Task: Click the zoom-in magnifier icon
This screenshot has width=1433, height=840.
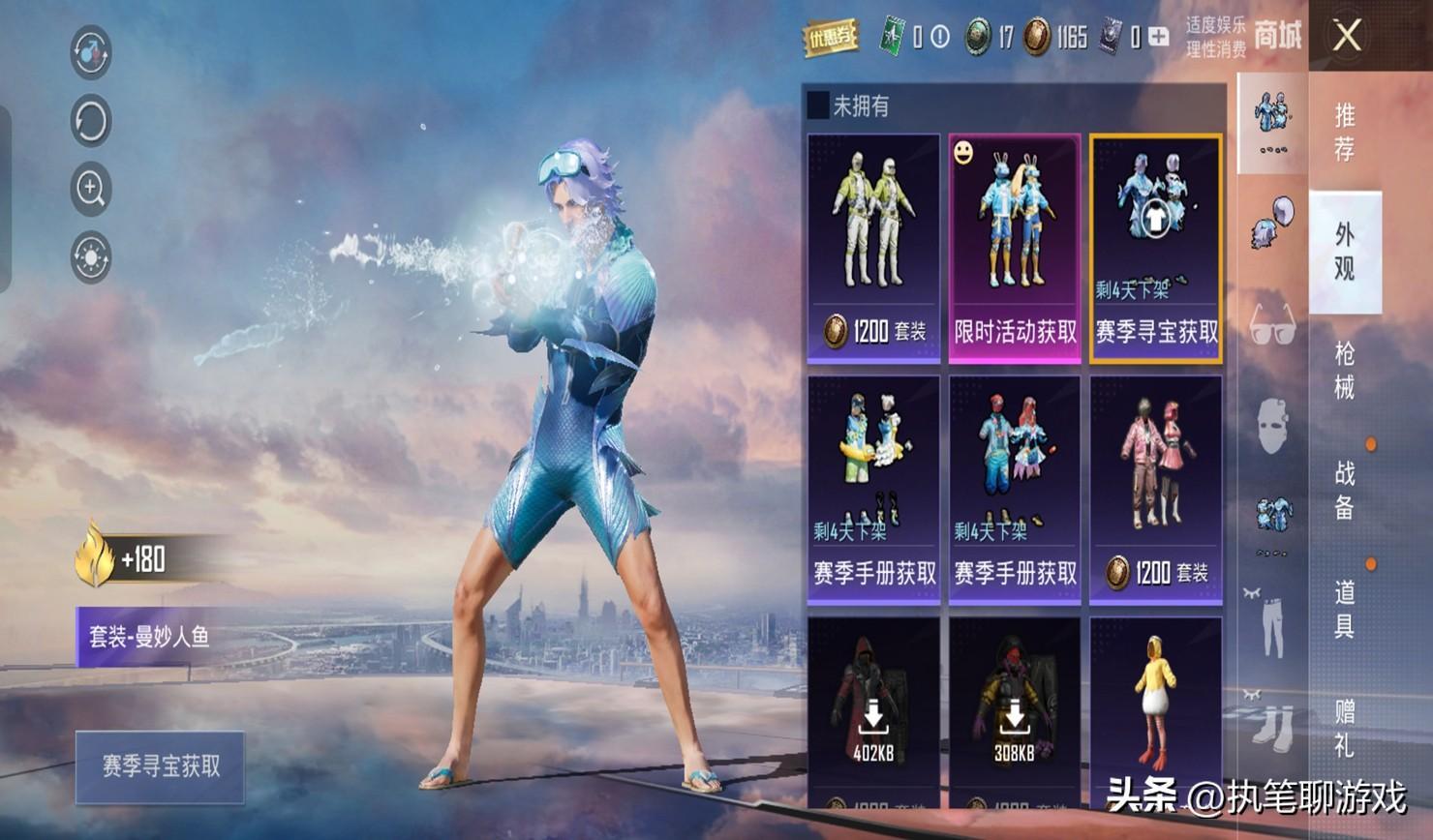Action: pos(91,189)
